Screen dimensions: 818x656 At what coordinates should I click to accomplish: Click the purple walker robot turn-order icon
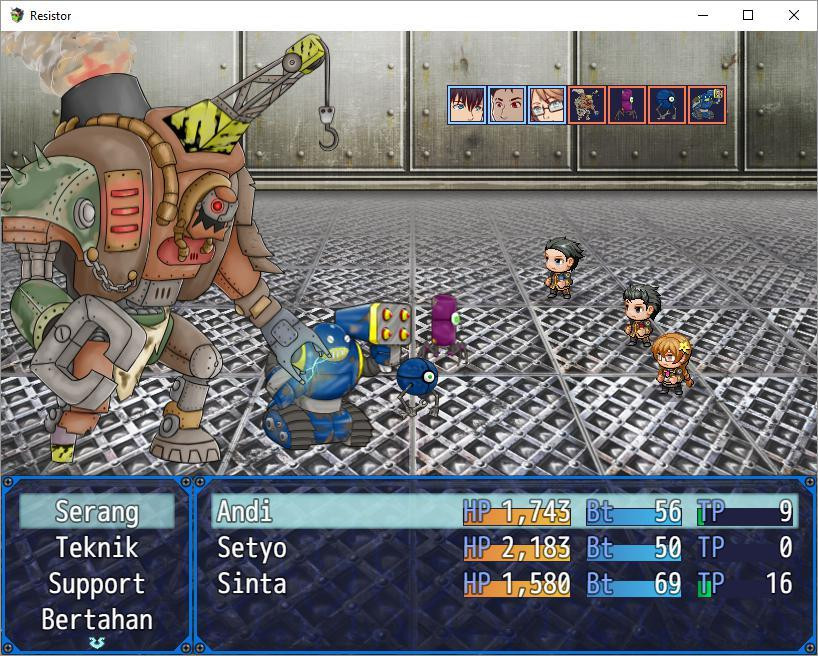coord(627,105)
